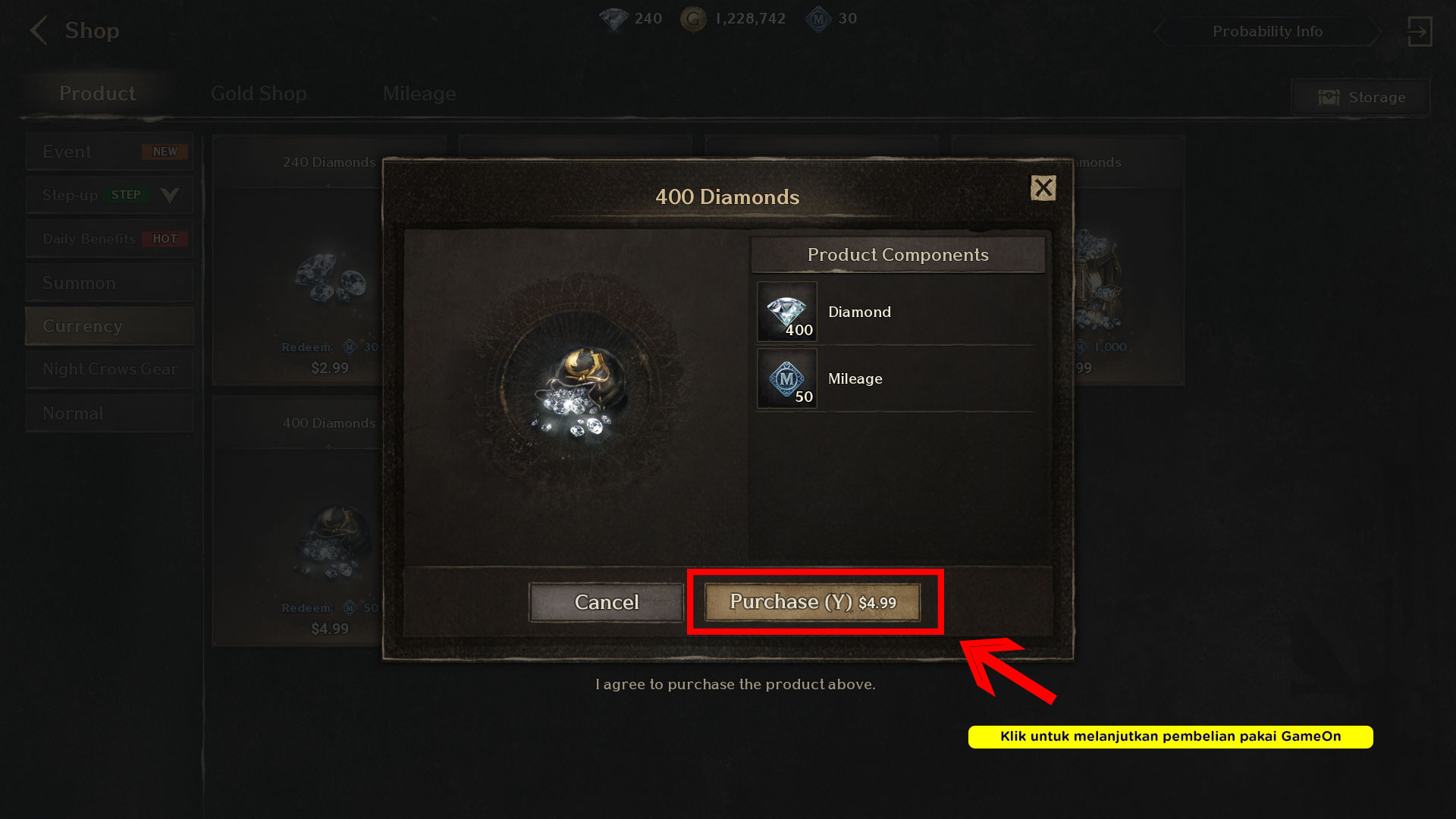
Task: Choose the Event shop category
Action: pyautogui.click(x=109, y=152)
